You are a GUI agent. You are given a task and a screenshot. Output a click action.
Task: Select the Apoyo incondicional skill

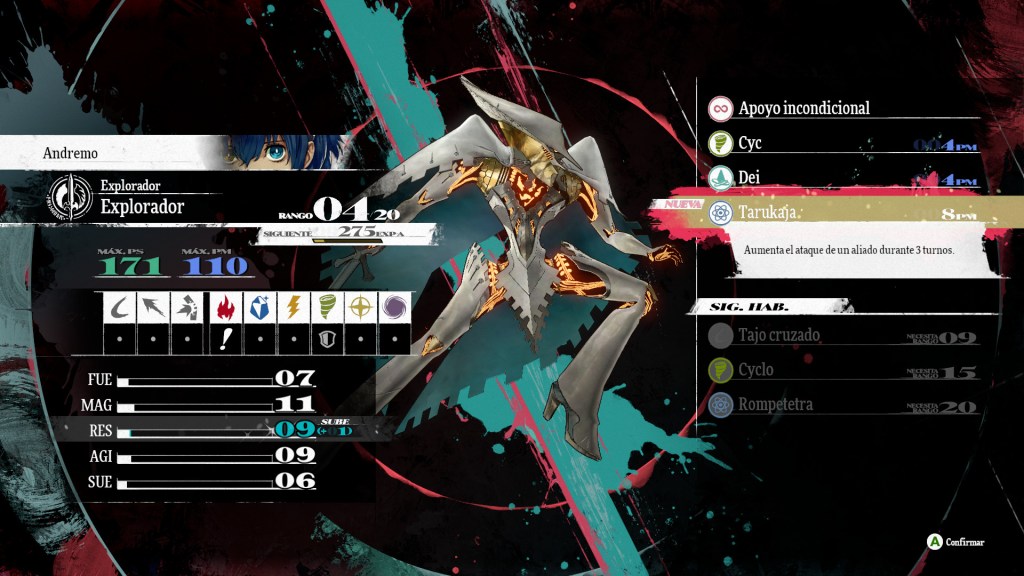804,108
